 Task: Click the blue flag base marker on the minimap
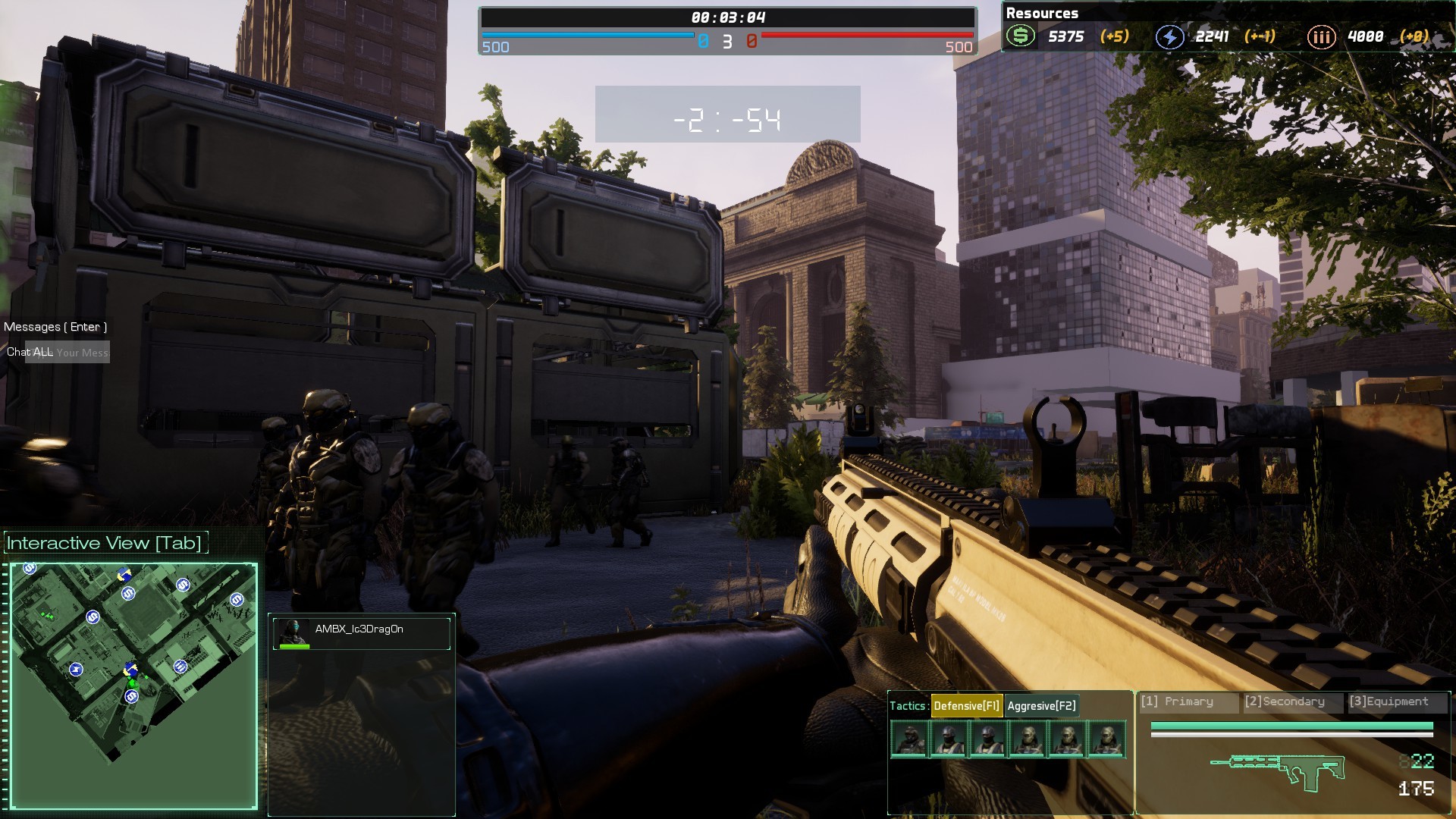[x=124, y=574]
